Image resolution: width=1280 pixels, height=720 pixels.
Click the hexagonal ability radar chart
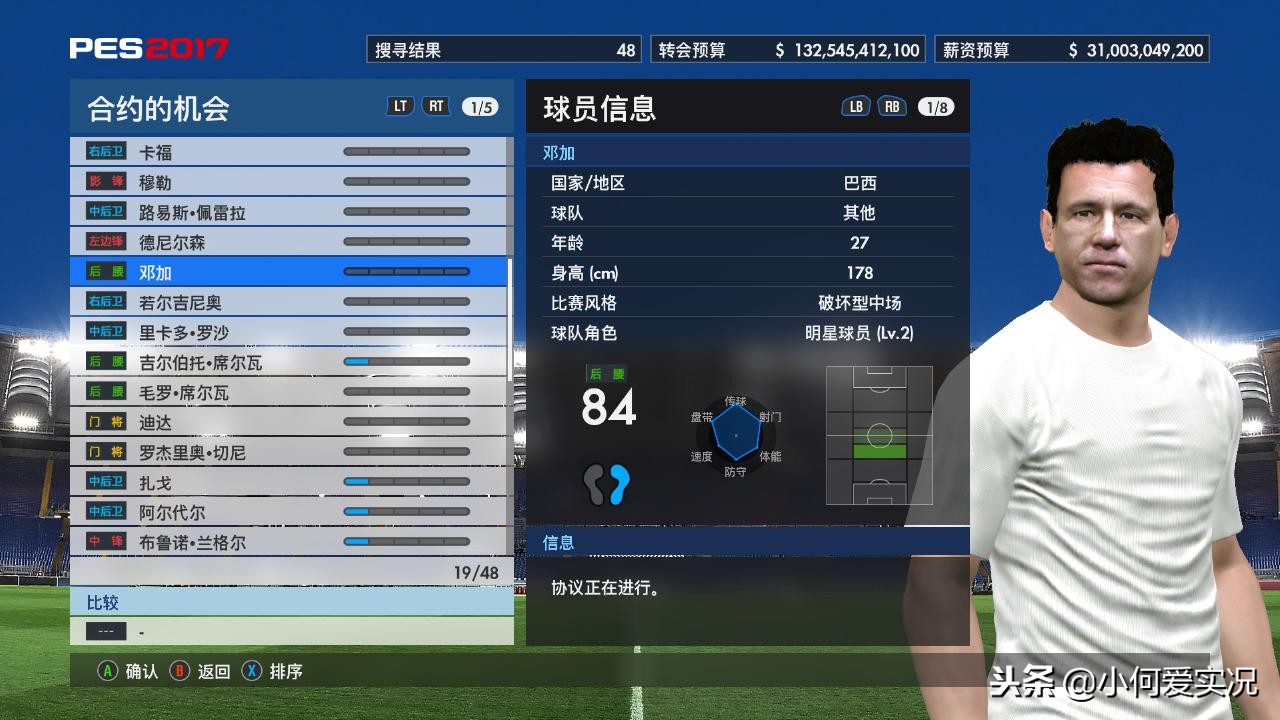(x=737, y=435)
